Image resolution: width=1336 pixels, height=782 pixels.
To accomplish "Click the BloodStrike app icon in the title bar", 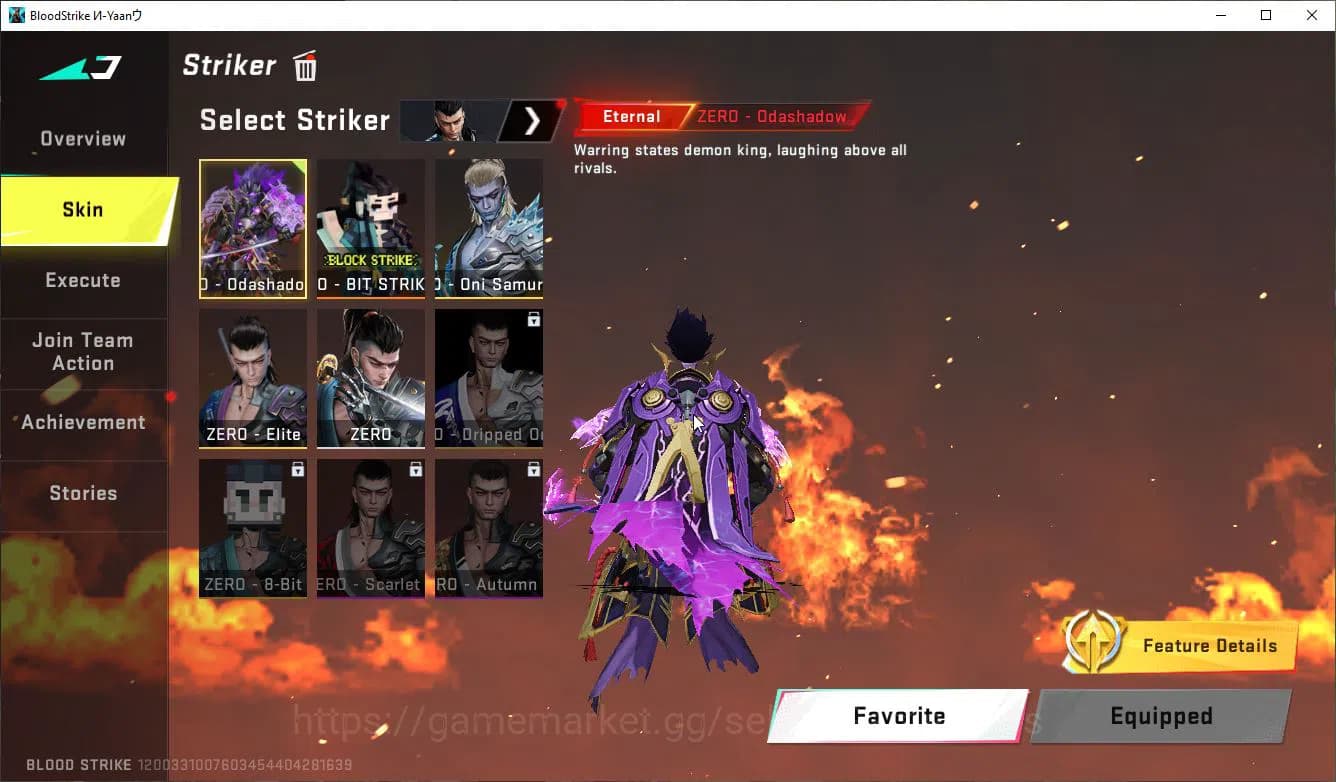I will [x=16, y=15].
